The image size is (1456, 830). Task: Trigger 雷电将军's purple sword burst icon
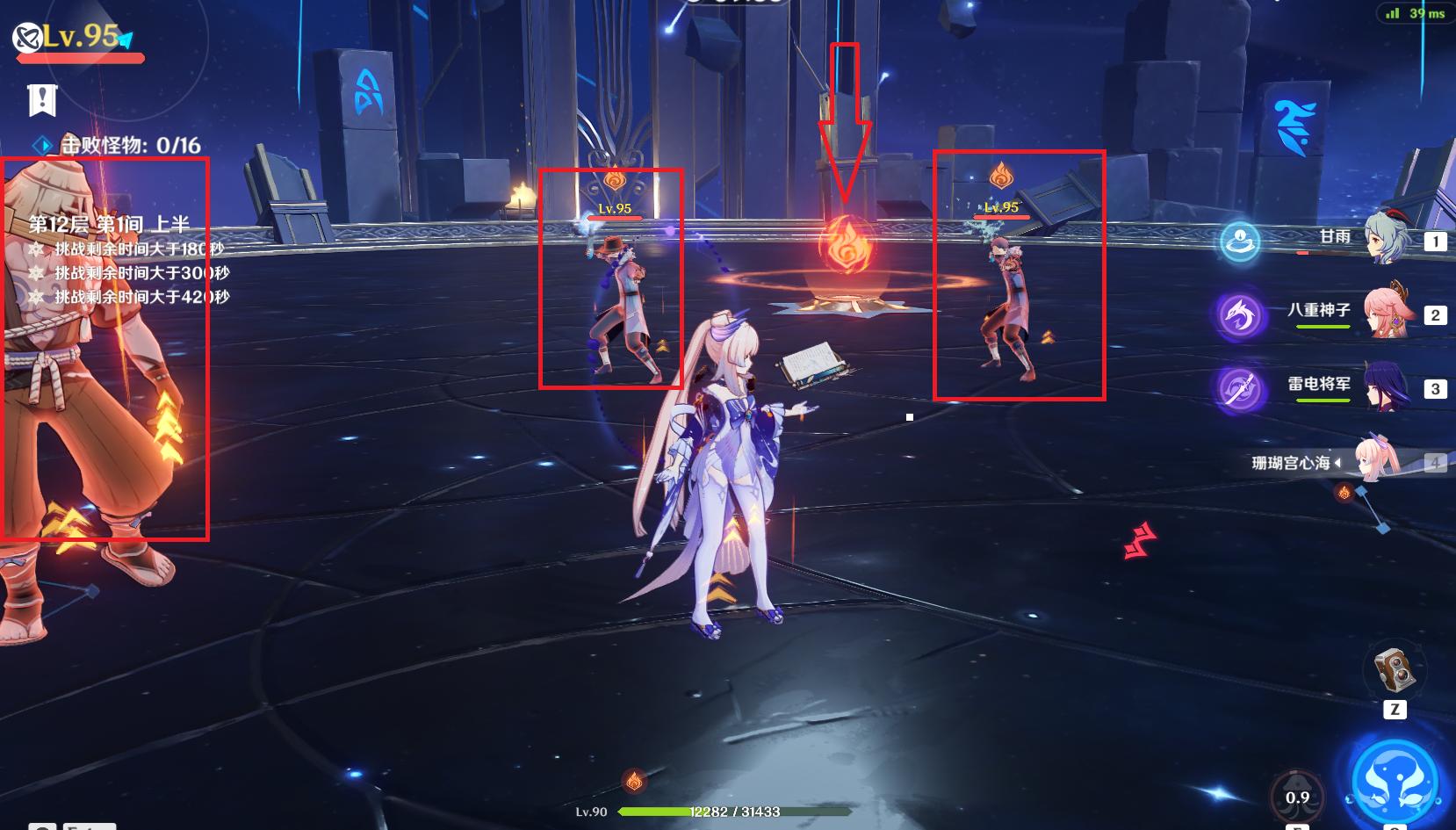1240,388
